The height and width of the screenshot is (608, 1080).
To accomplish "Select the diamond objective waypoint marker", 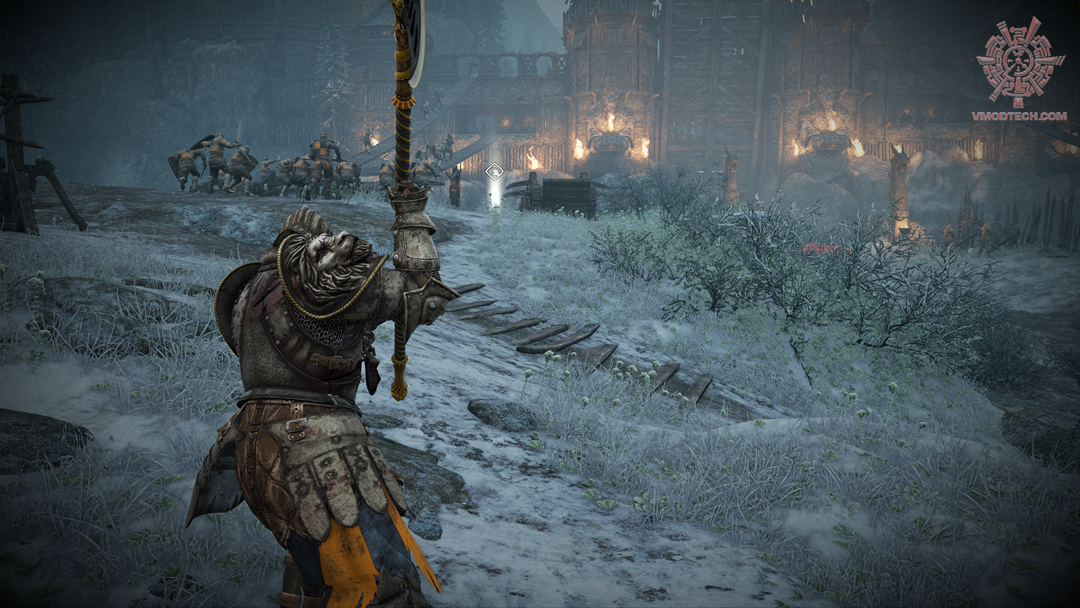I will coord(494,172).
